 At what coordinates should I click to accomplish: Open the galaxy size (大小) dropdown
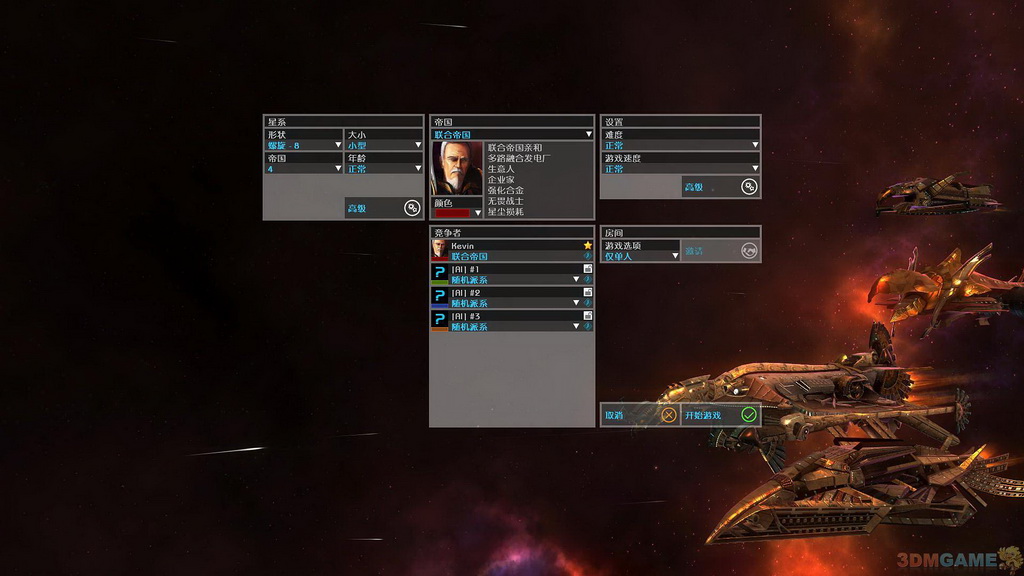pos(384,146)
